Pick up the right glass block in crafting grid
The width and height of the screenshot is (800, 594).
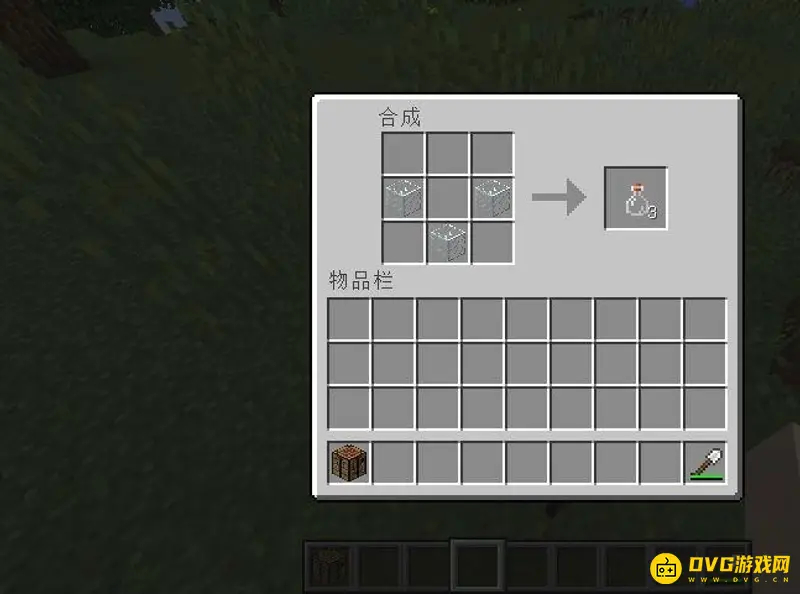[492, 198]
